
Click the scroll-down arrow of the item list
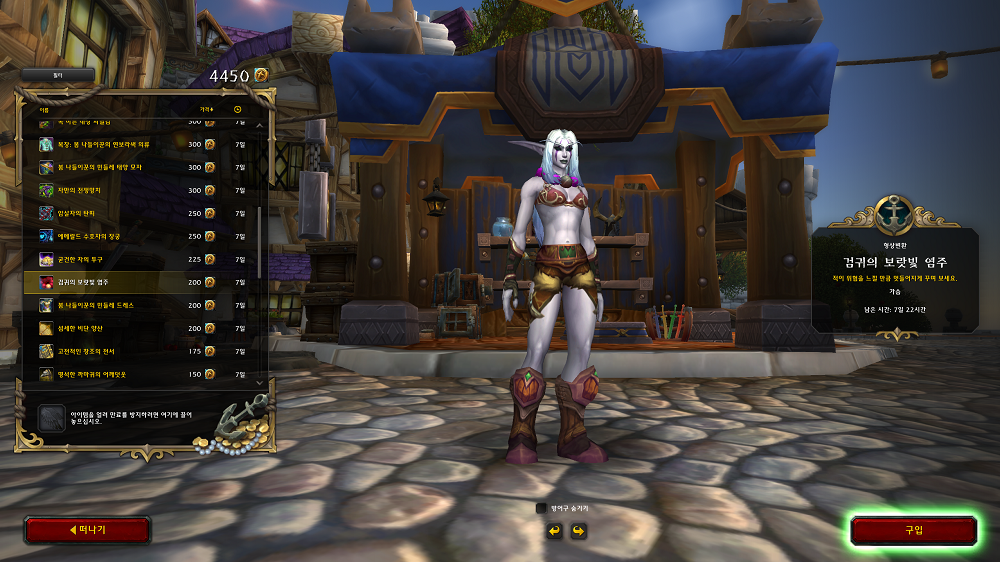click(261, 381)
